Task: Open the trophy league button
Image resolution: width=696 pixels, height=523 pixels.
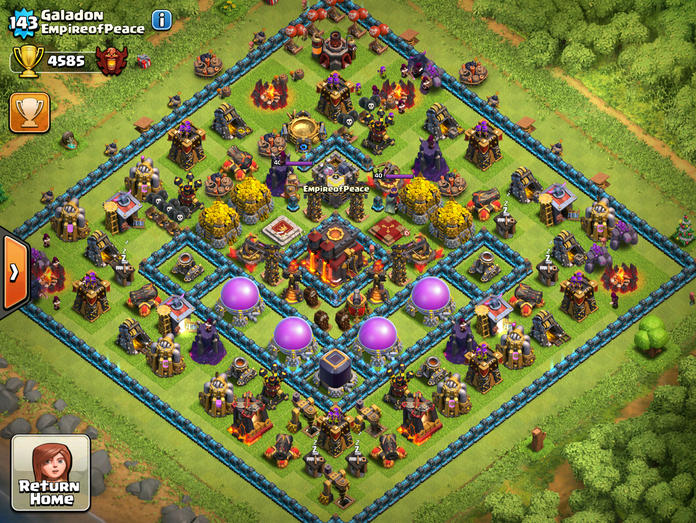Action: pos(29,113)
